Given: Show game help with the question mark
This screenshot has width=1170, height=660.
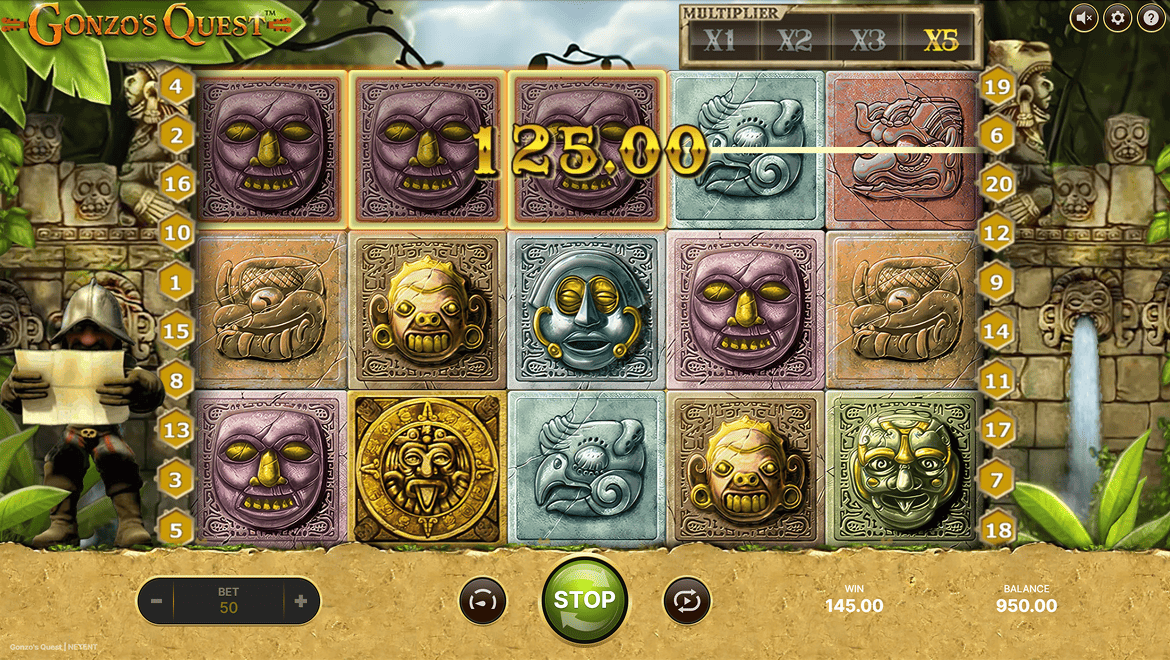Looking at the screenshot, I should pos(1150,17).
